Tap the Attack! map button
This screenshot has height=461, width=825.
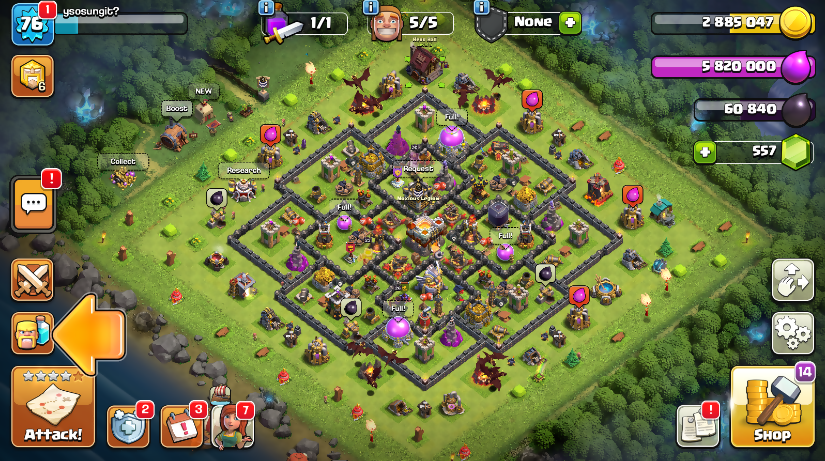(53, 407)
